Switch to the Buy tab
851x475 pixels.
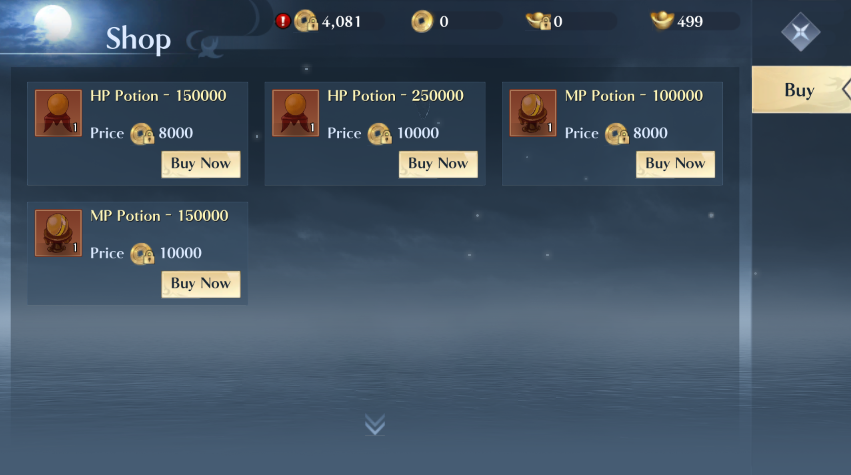(x=800, y=90)
